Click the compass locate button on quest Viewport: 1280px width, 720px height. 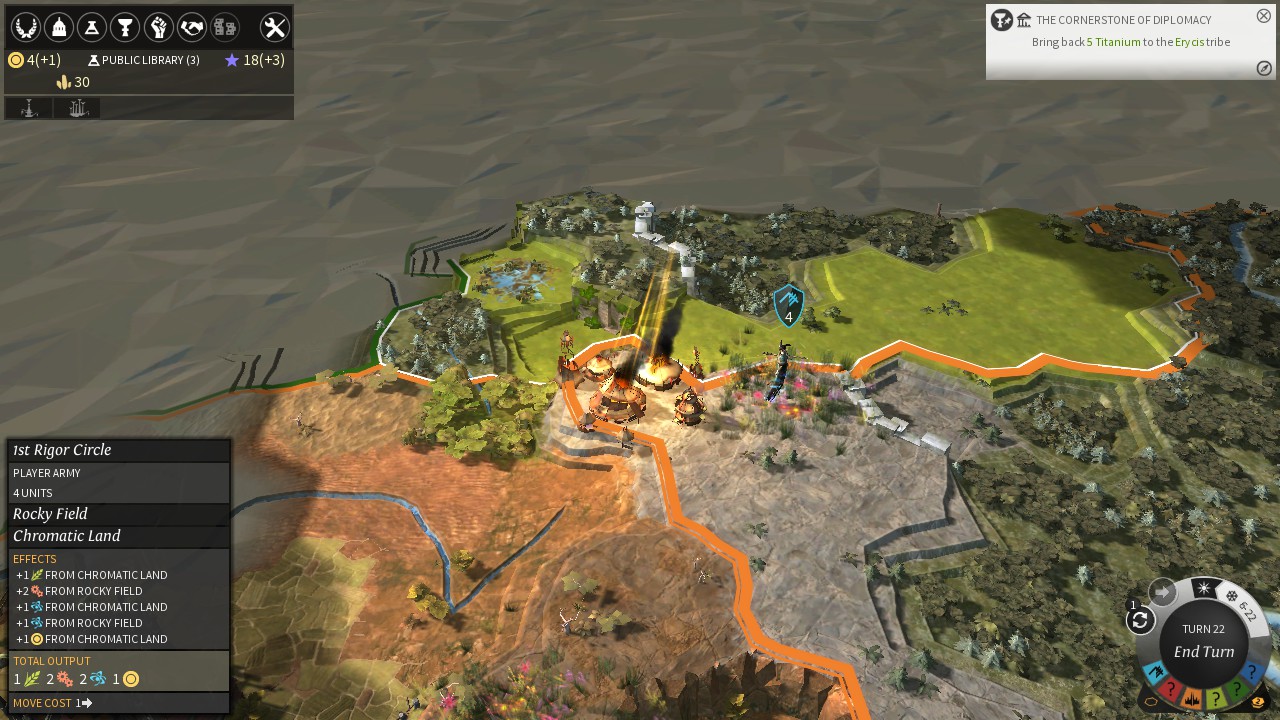[x=1264, y=68]
